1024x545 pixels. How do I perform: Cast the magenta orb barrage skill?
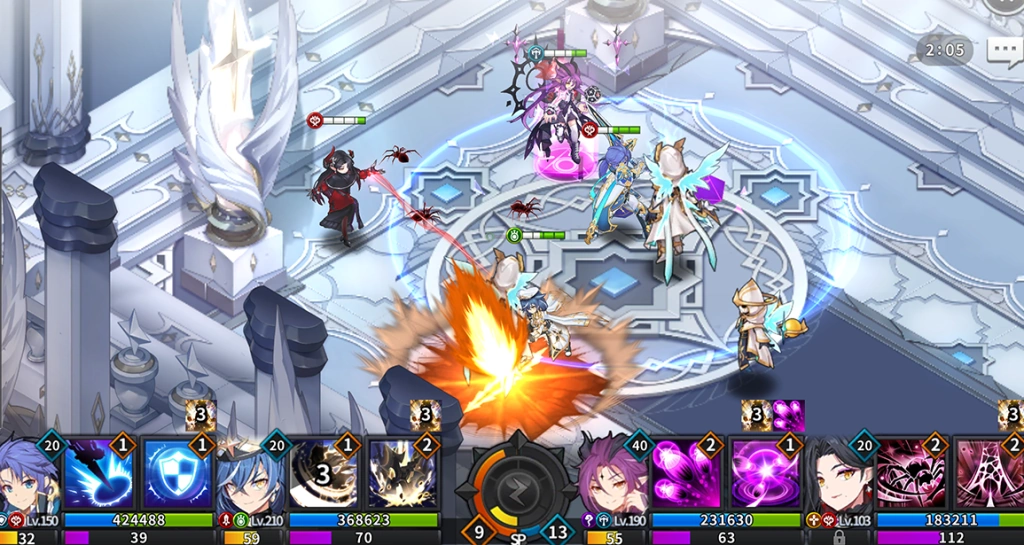coord(688,474)
